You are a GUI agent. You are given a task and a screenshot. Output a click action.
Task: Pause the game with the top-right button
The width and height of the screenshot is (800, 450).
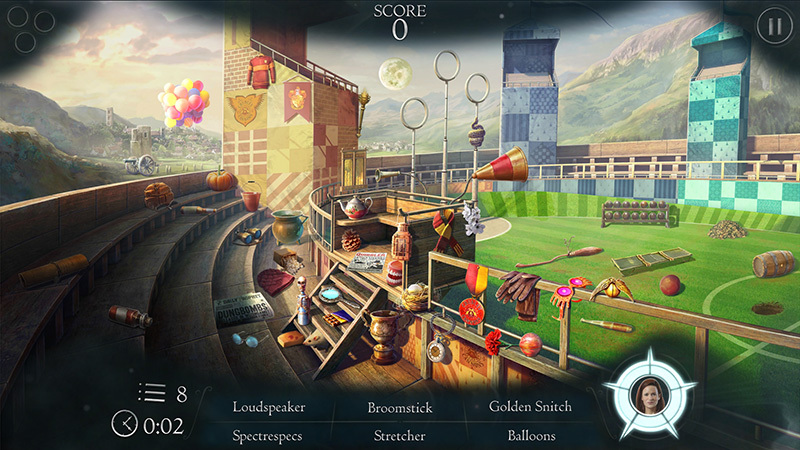(x=772, y=27)
